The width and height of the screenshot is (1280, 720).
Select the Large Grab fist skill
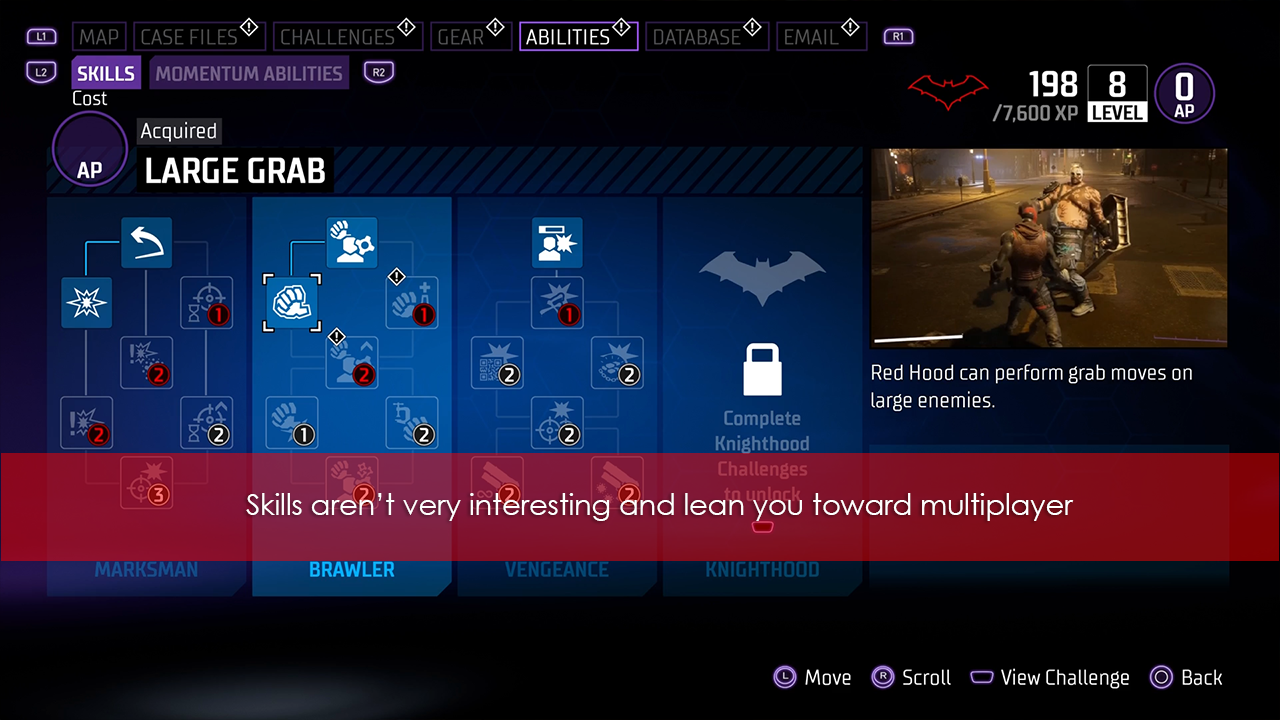(292, 302)
